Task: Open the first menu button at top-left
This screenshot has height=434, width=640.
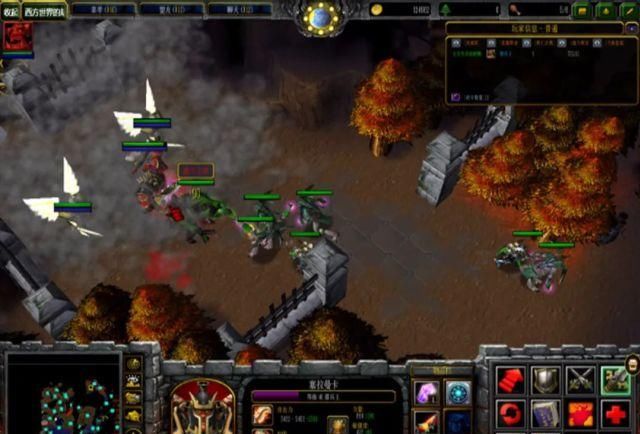Action: click(10, 10)
